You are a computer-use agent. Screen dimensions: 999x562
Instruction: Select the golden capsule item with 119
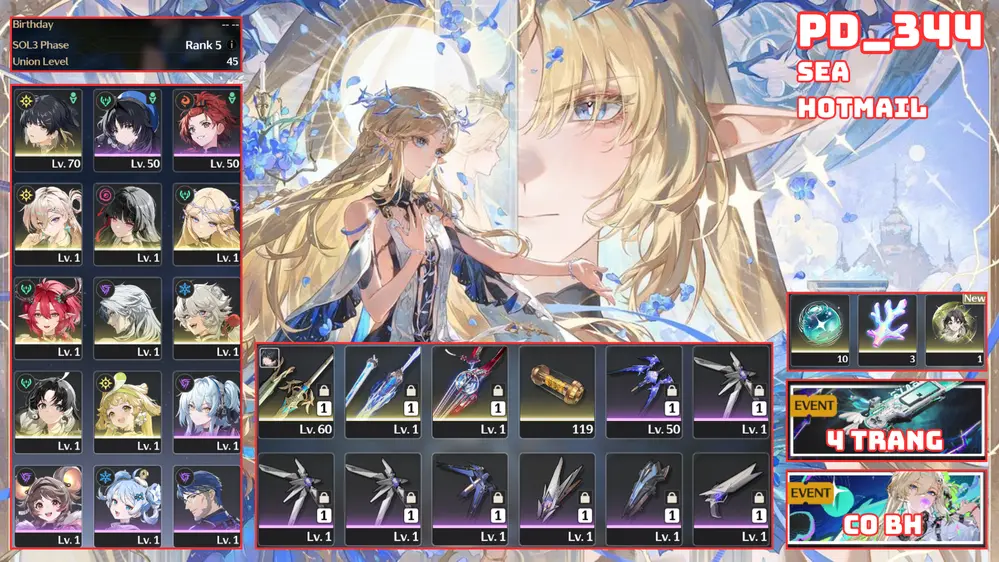[x=557, y=391]
